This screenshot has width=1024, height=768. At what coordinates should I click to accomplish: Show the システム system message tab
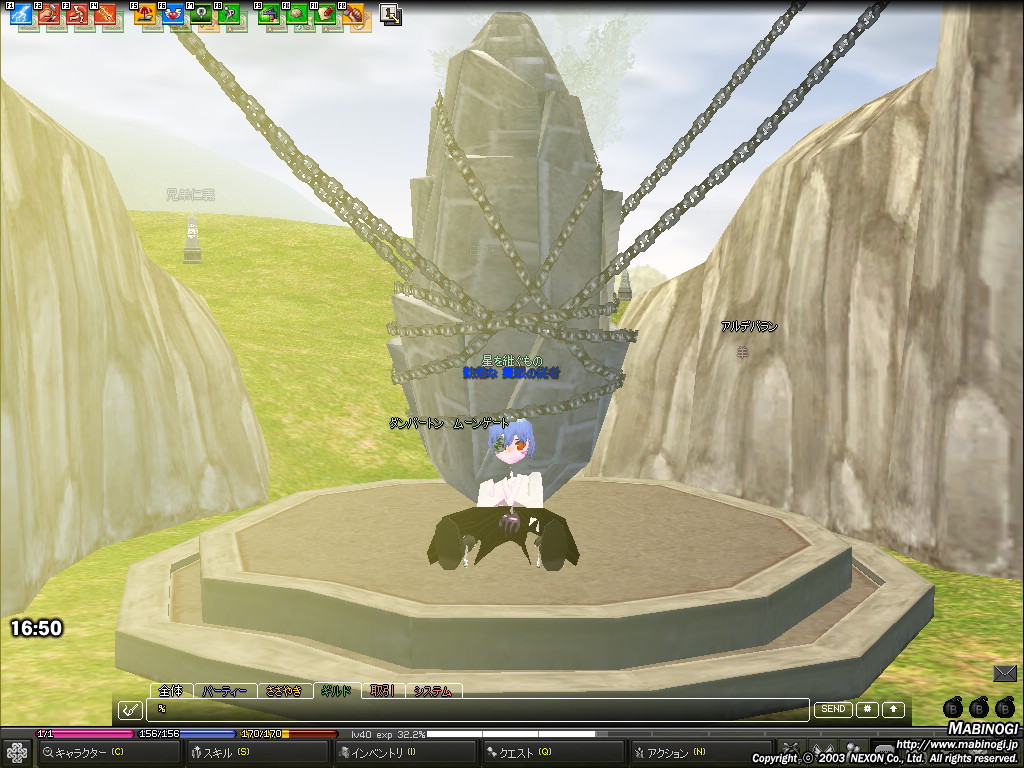coord(433,691)
